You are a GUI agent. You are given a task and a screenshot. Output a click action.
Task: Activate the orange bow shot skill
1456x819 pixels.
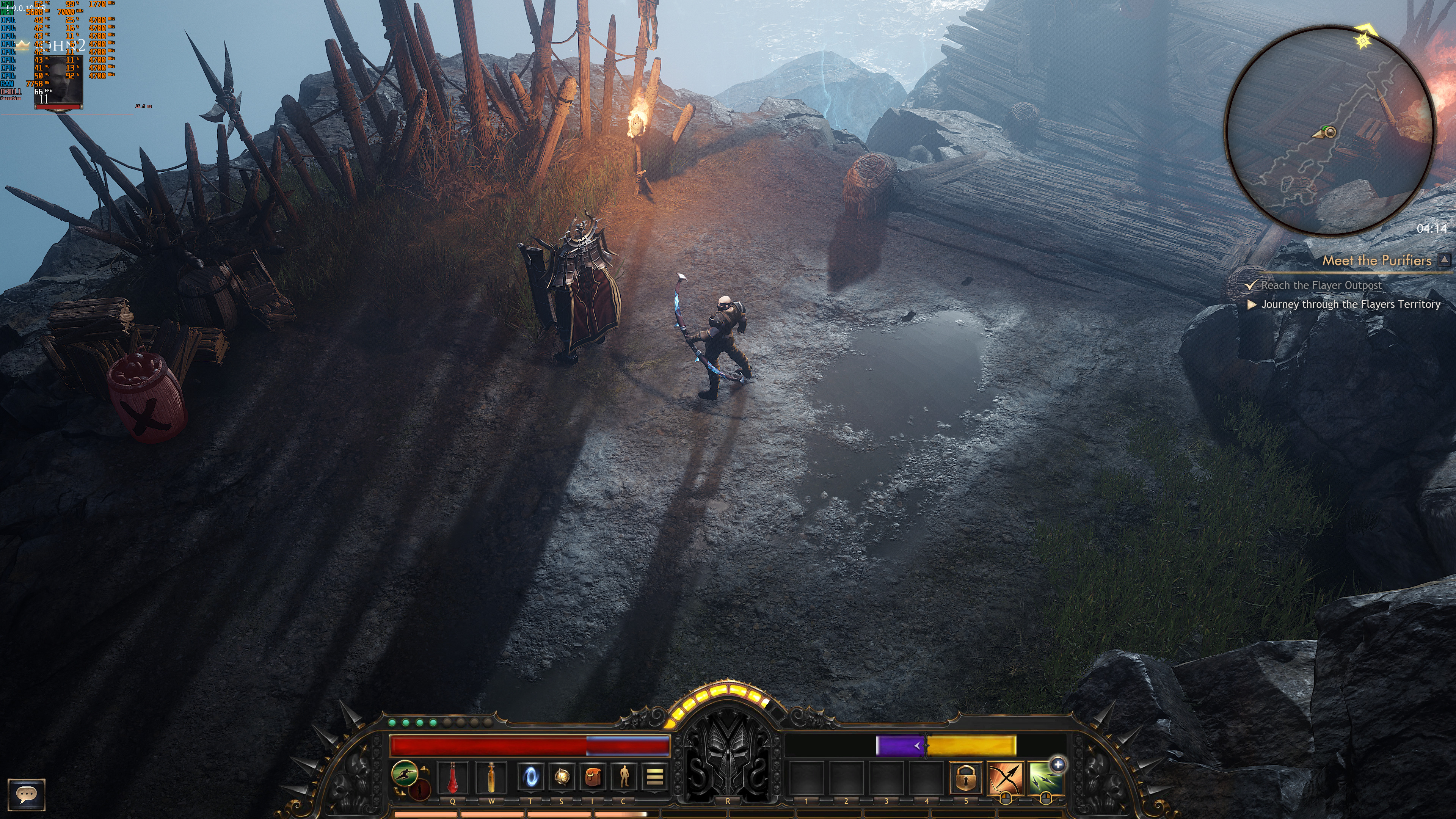1006,779
